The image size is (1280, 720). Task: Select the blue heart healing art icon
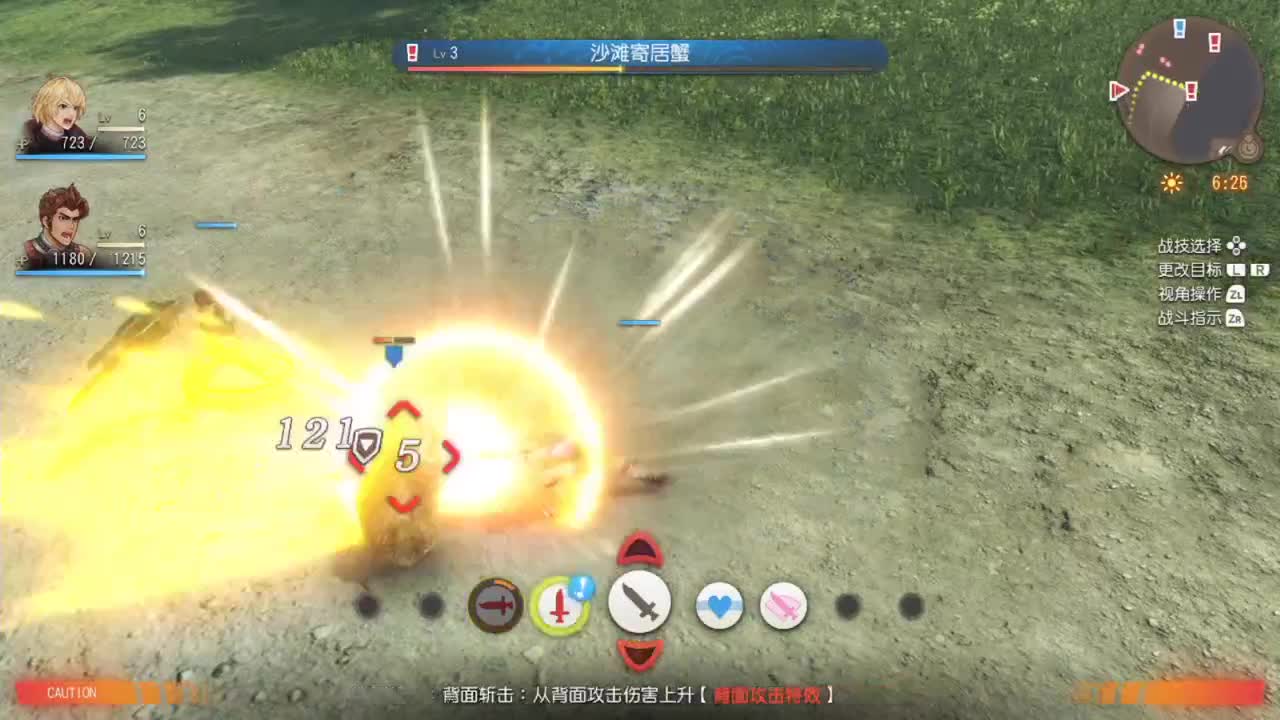720,605
